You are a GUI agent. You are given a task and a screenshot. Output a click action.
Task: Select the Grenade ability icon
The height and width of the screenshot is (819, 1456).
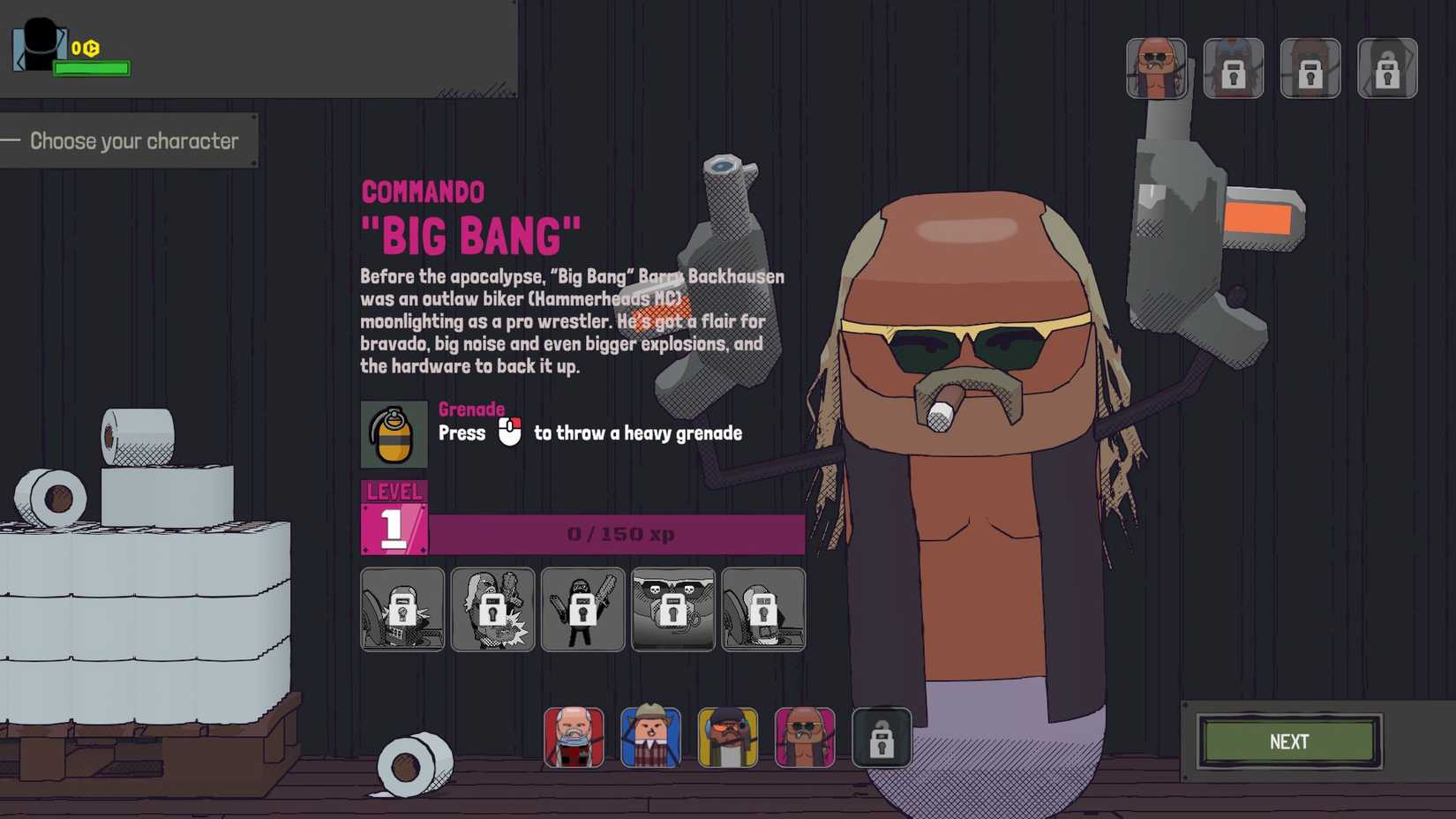(395, 434)
